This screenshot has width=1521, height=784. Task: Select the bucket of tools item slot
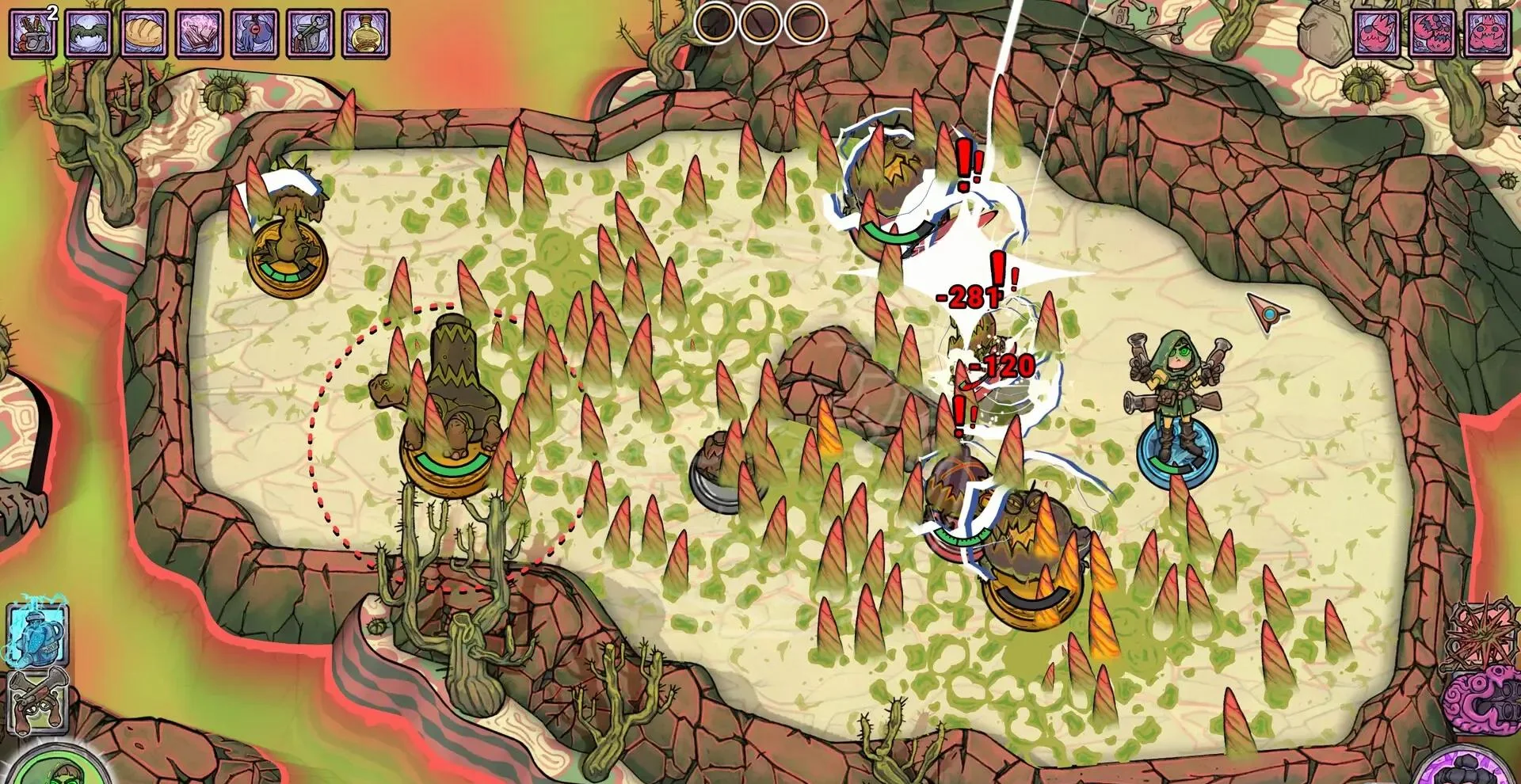click(33, 32)
